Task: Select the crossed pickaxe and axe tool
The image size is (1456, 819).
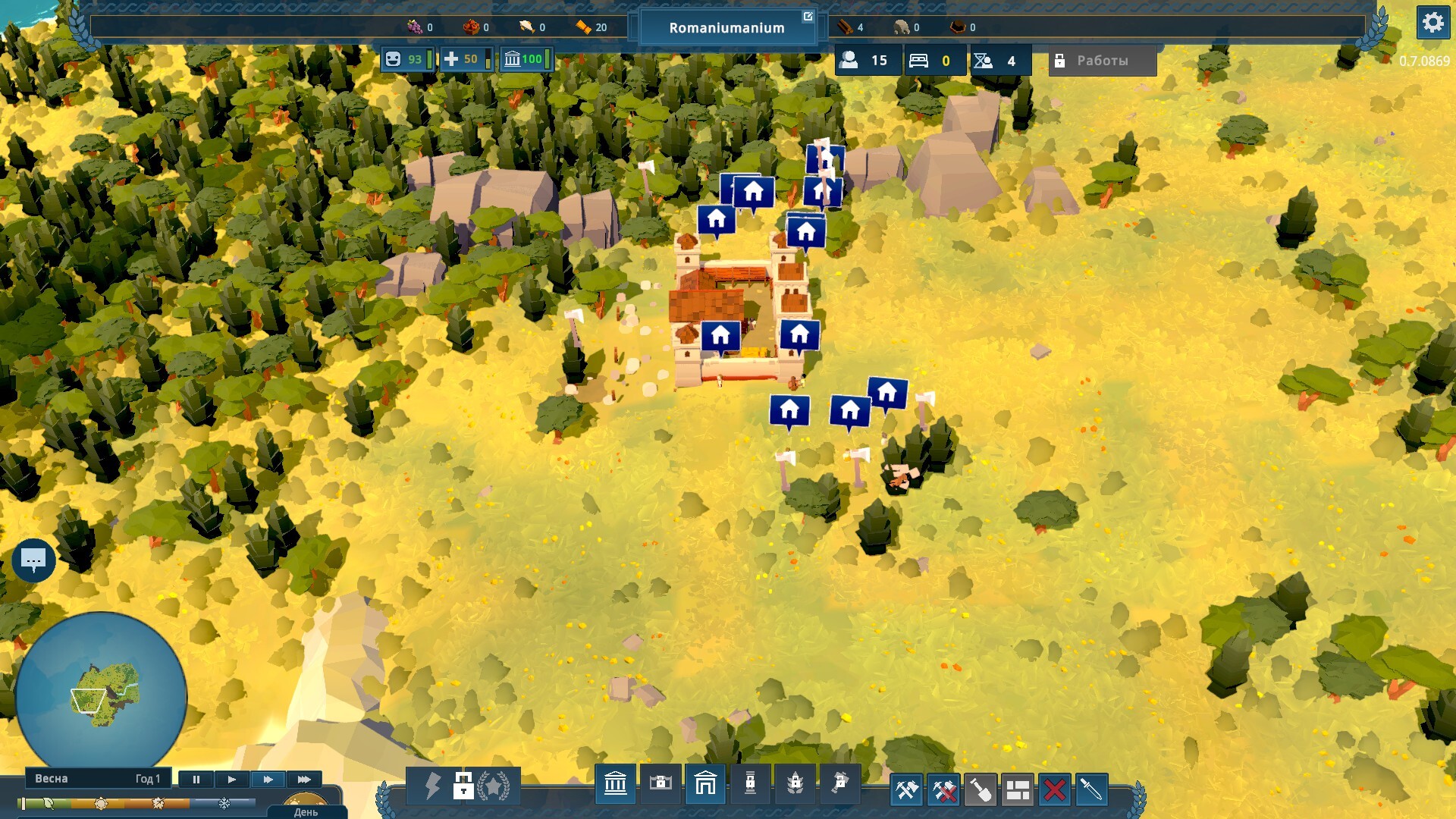Action: pyautogui.click(x=907, y=790)
